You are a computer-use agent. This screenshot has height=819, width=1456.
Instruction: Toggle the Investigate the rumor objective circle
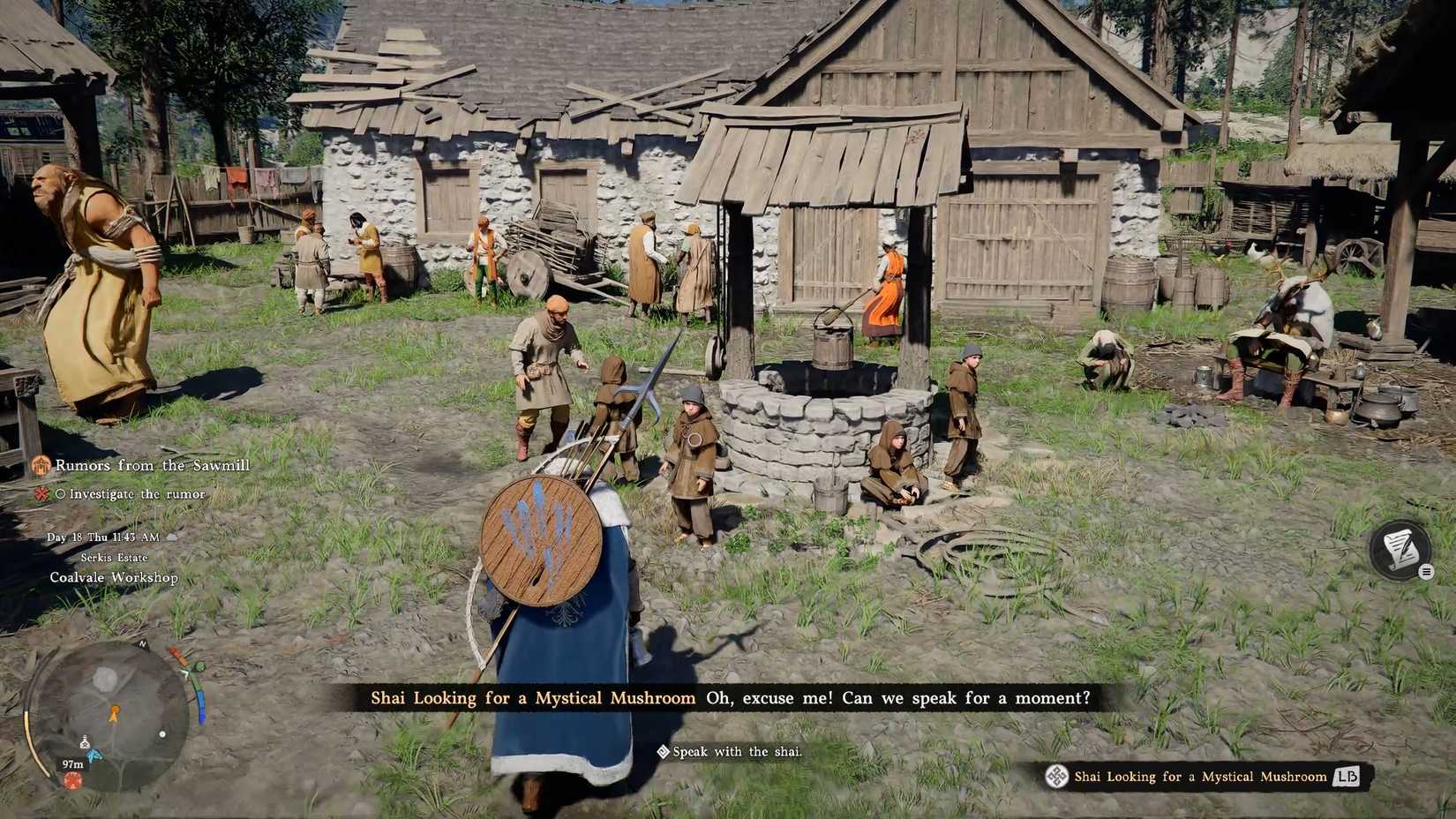tap(62, 494)
